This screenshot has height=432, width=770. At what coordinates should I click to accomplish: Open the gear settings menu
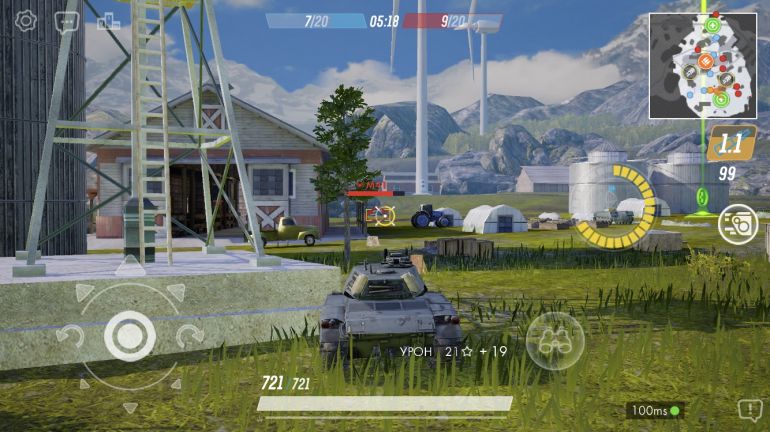pyautogui.click(x=25, y=21)
